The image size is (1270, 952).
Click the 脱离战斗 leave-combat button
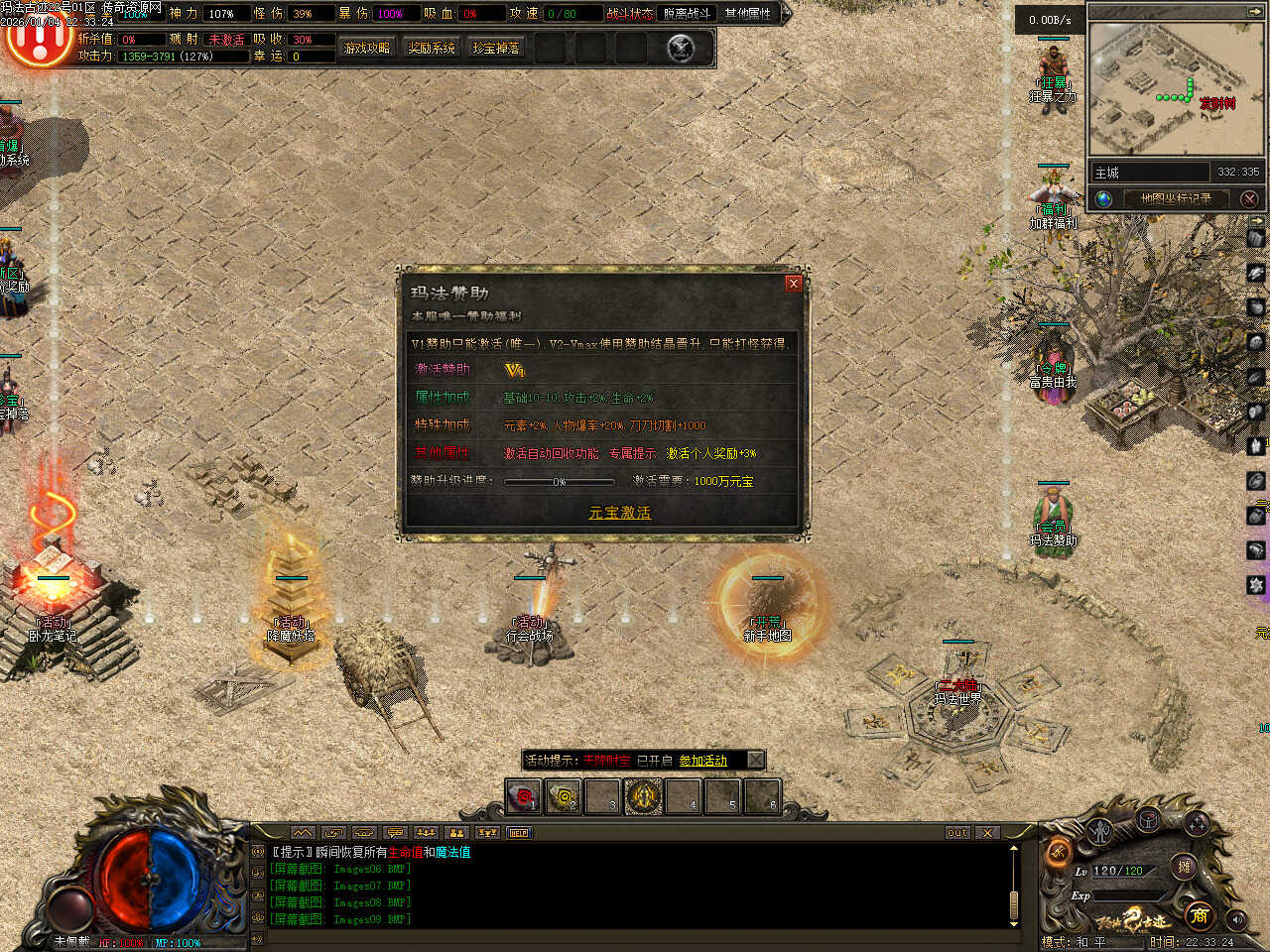click(x=687, y=13)
